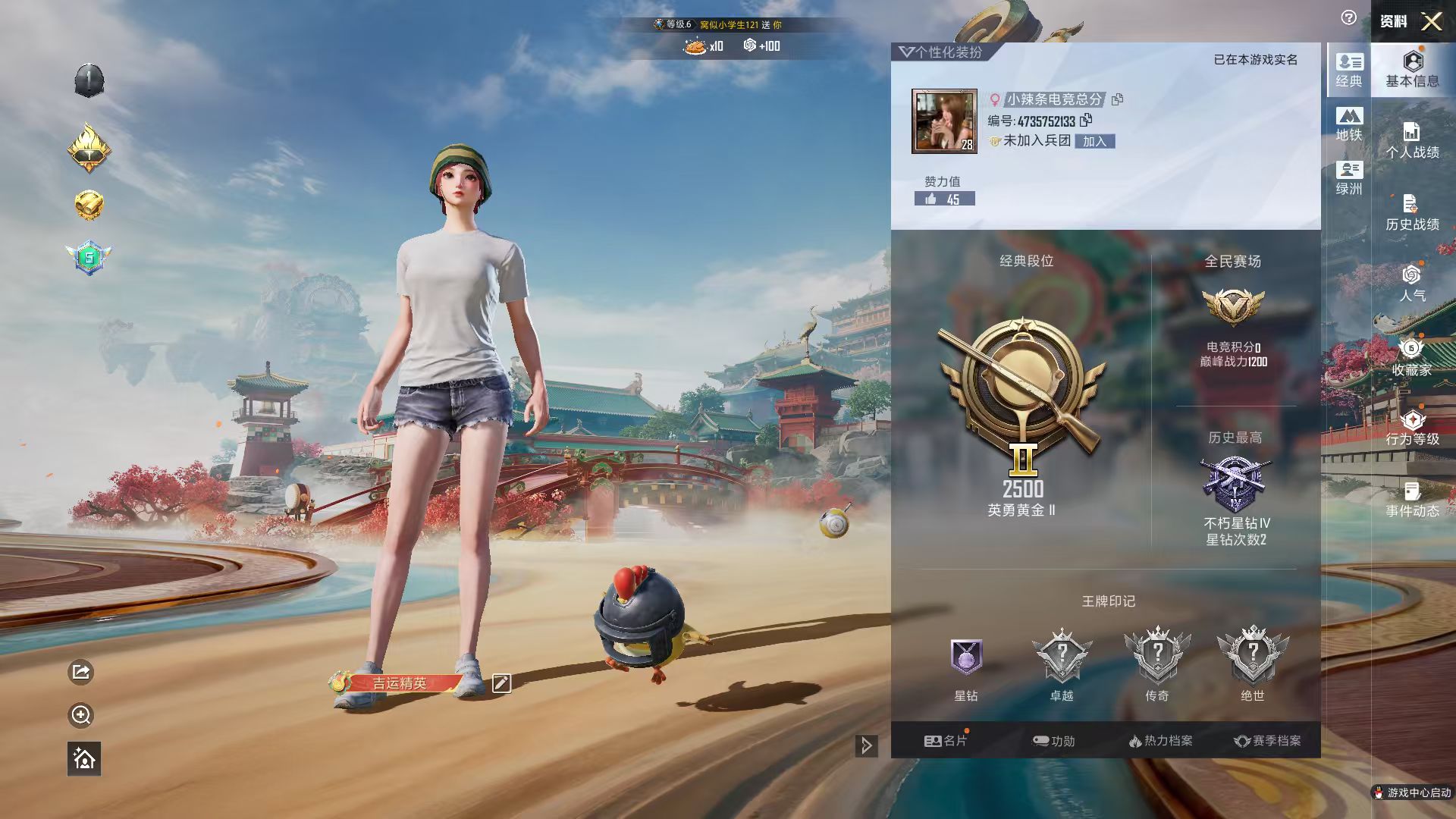Viewport: 1456px width, 819px height.
Task: Open the 收藏家 collector section
Action: tap(1412, 357)
